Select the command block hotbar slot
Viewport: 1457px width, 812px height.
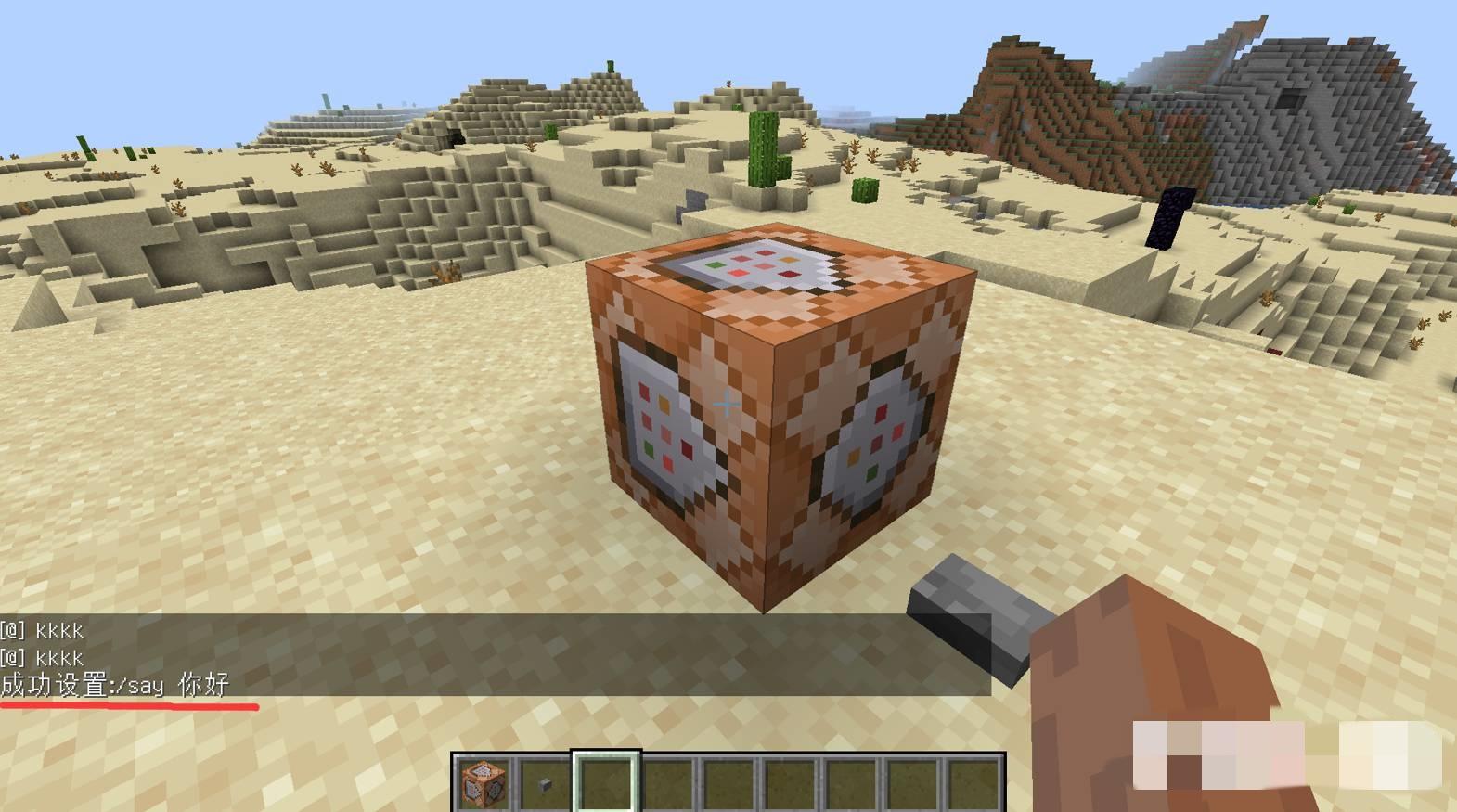coord(483,782)
